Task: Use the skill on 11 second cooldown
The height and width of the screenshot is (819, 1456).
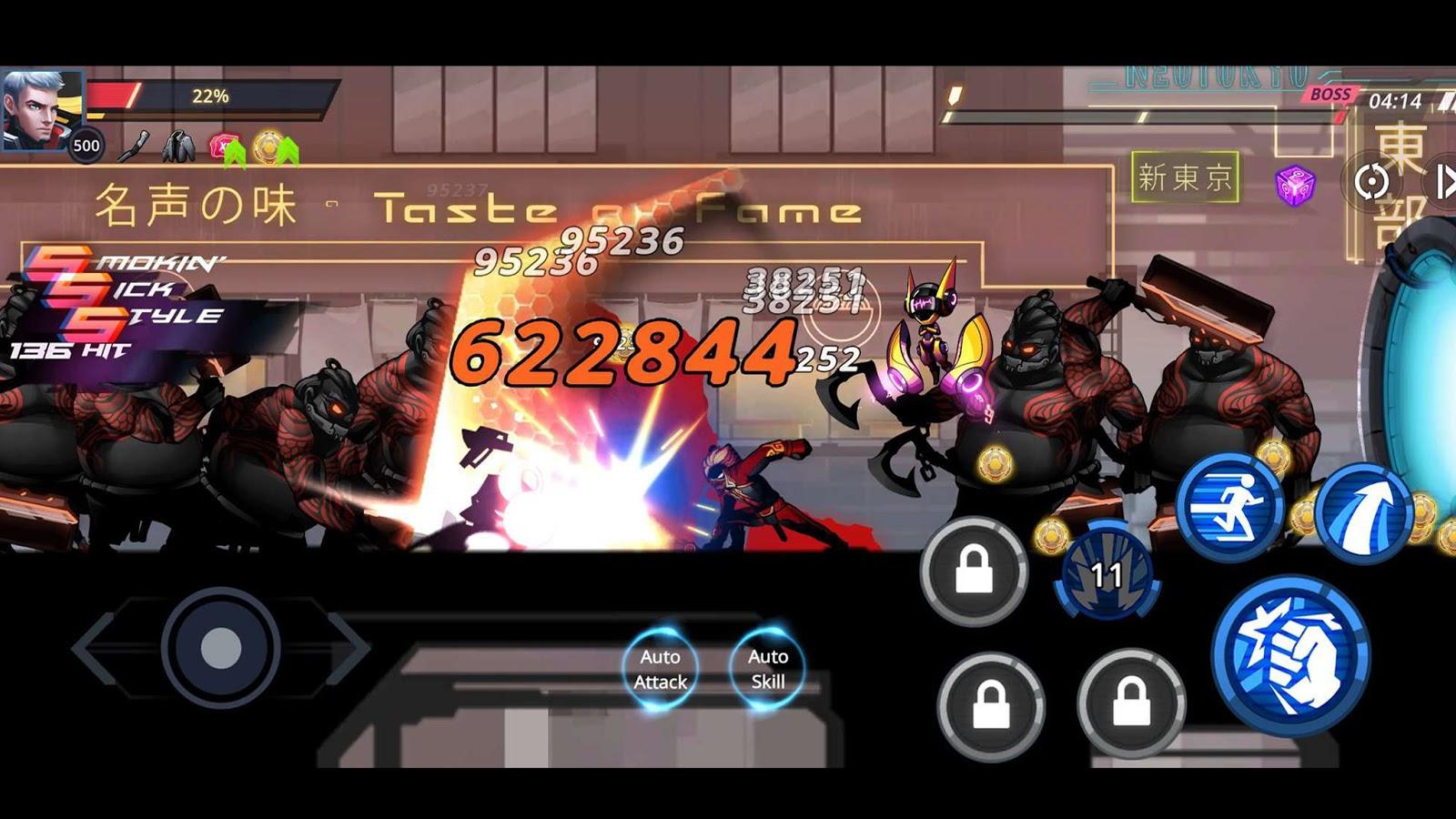Action: (x=1107, y=573)
